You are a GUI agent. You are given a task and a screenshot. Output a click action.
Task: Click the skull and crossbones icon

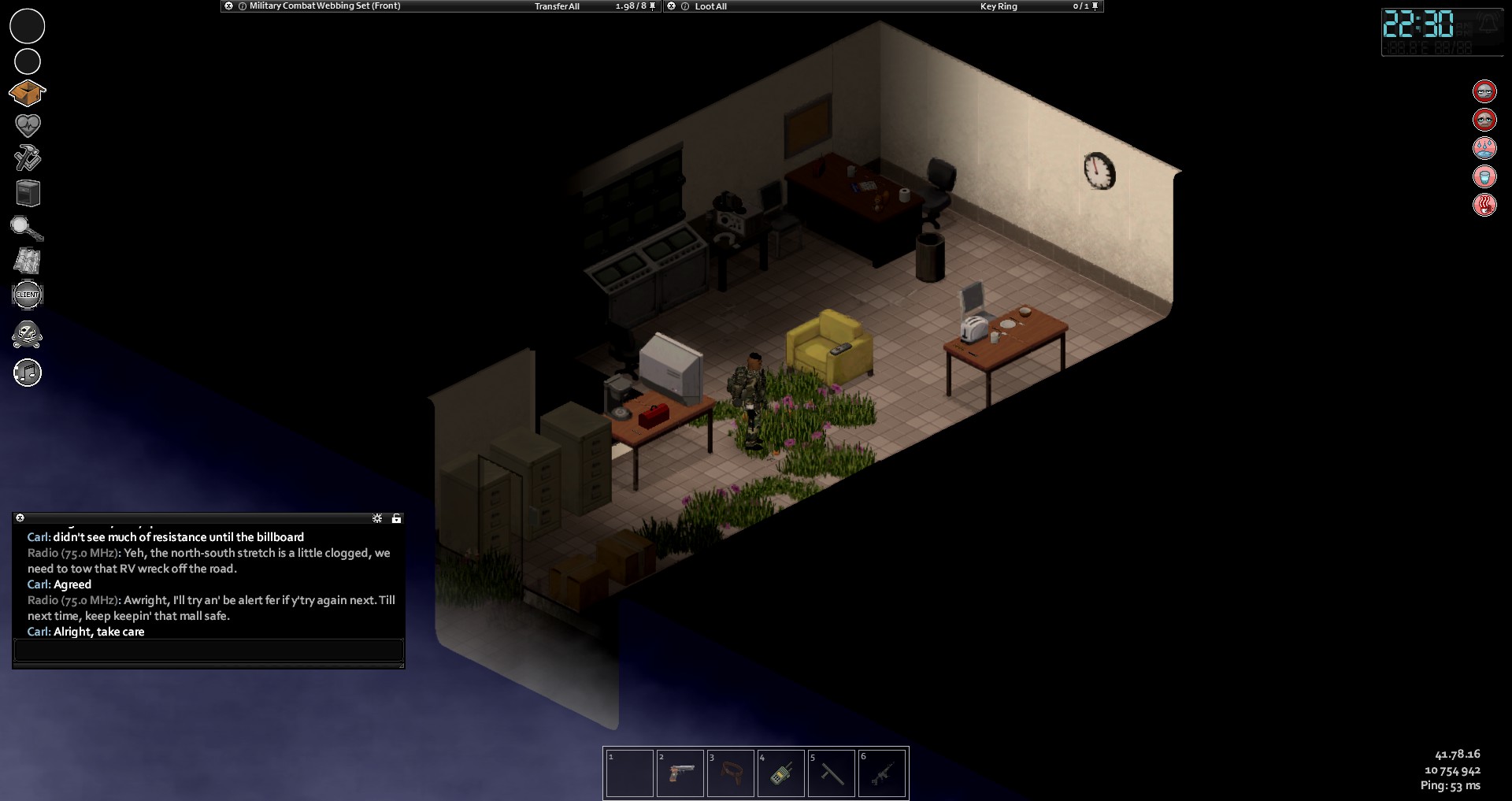click(x=28, y=335)
